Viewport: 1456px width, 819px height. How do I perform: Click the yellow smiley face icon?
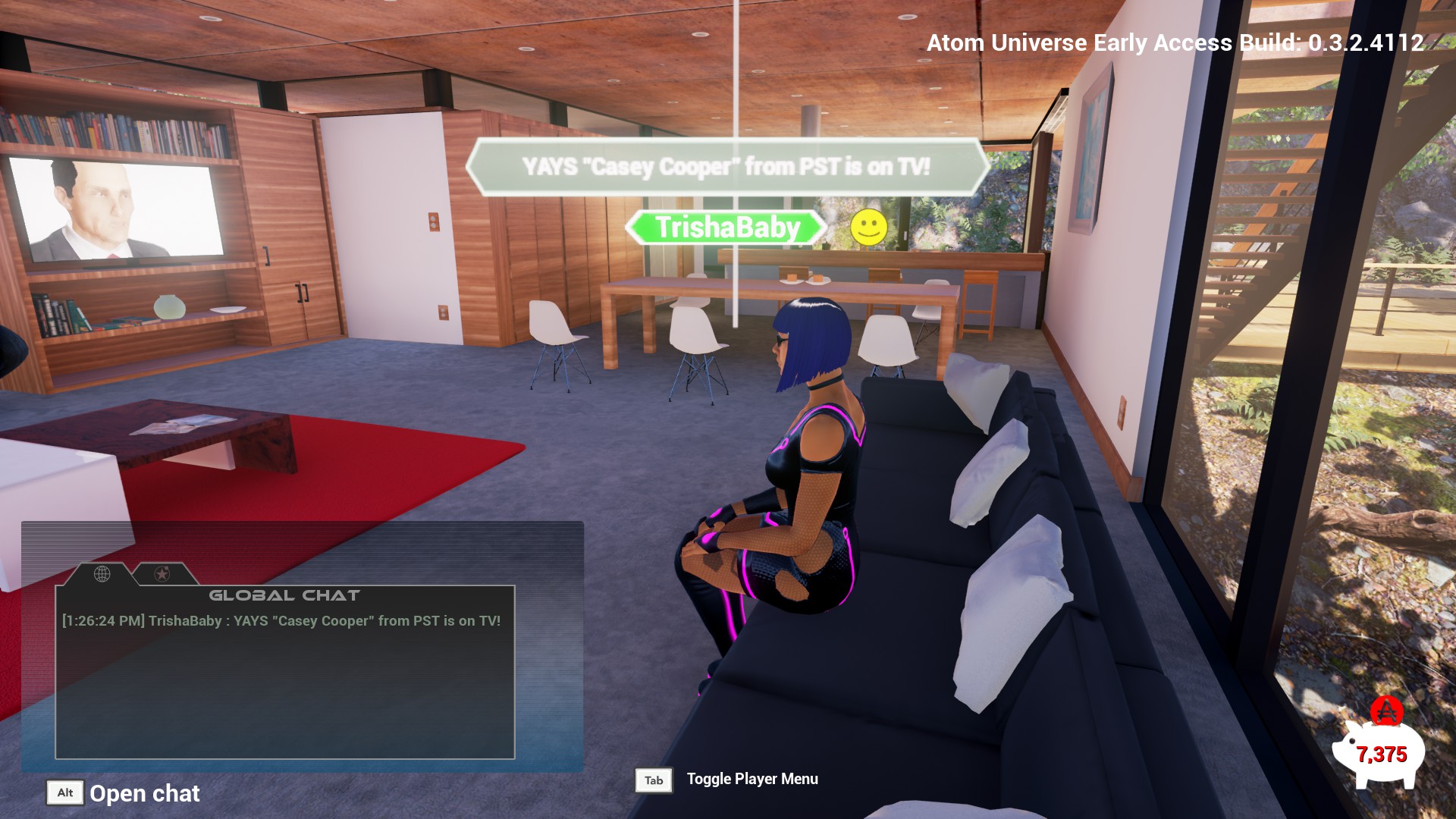868,227
